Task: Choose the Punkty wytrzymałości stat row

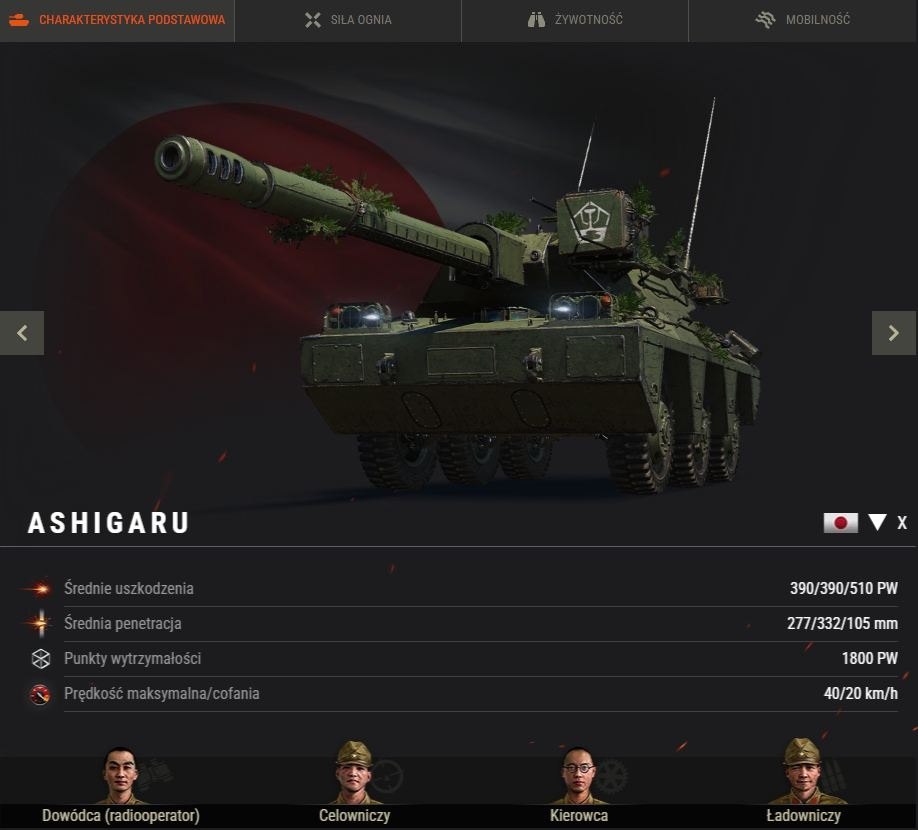Action: pos(459,659)
